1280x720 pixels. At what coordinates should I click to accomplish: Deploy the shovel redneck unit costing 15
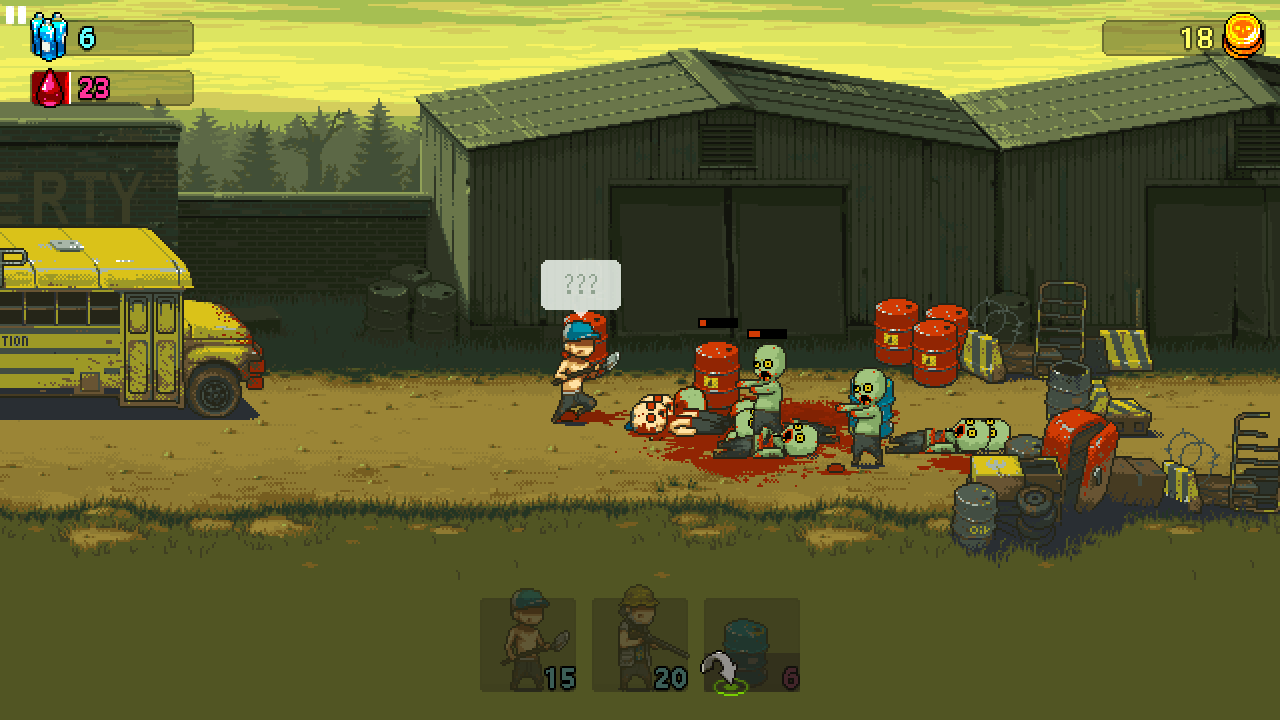[x=528, y=645]
